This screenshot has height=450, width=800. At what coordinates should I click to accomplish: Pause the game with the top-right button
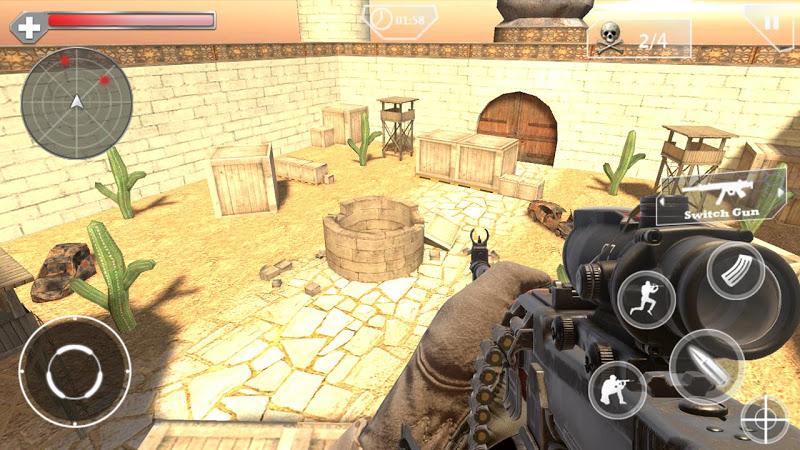click(771, 21)
